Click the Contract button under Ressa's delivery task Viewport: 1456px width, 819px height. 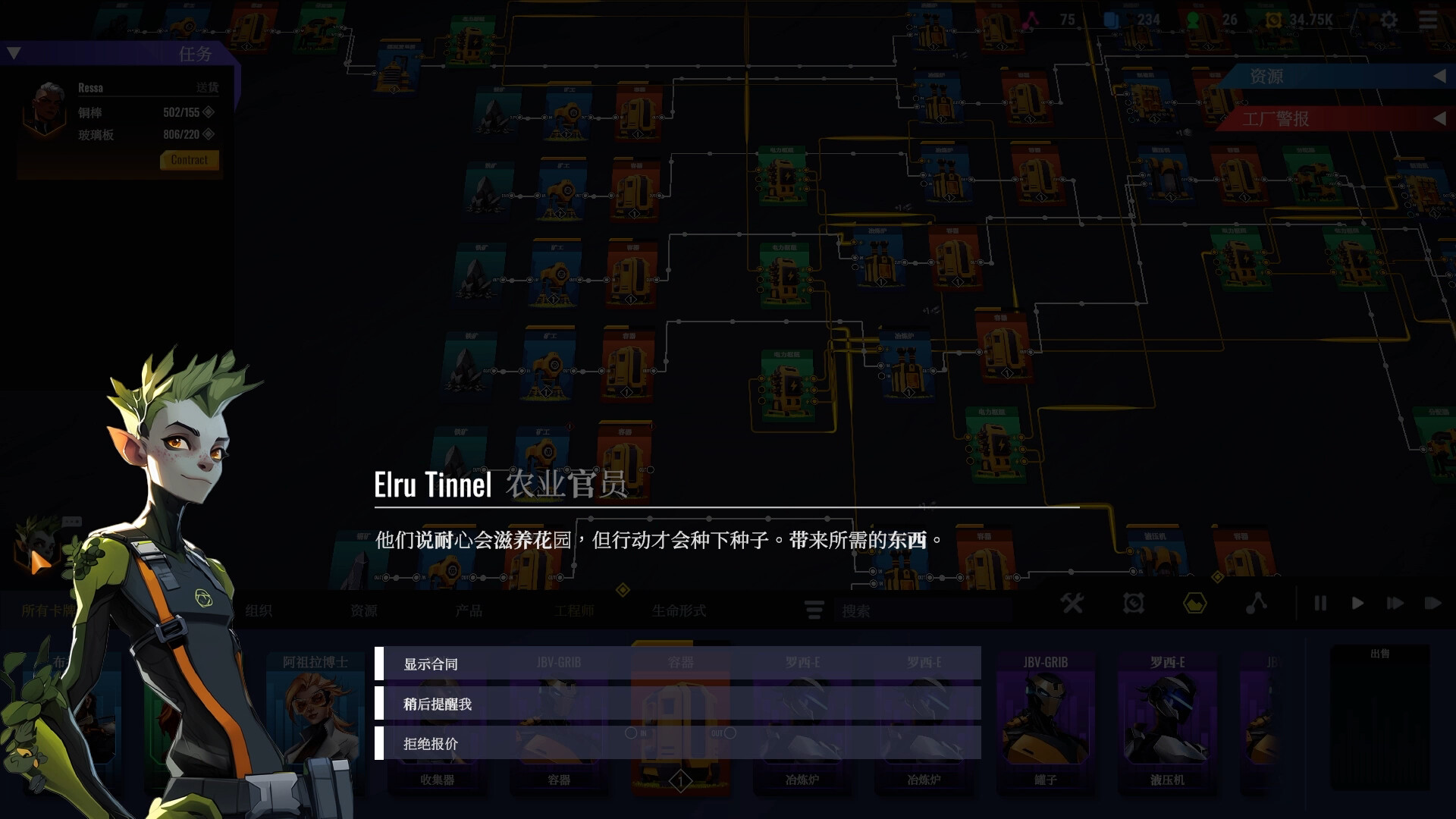click(x=188, y=160)
